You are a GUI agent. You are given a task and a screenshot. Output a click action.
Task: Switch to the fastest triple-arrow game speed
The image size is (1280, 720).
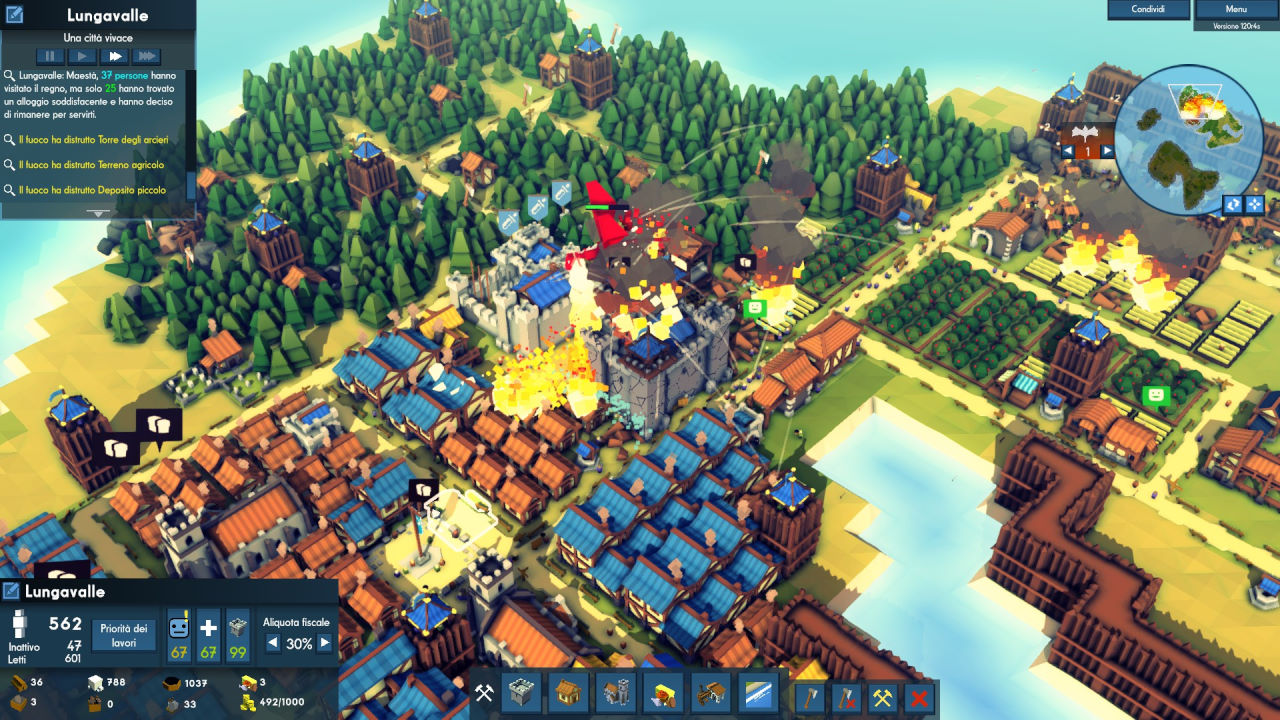146,57
